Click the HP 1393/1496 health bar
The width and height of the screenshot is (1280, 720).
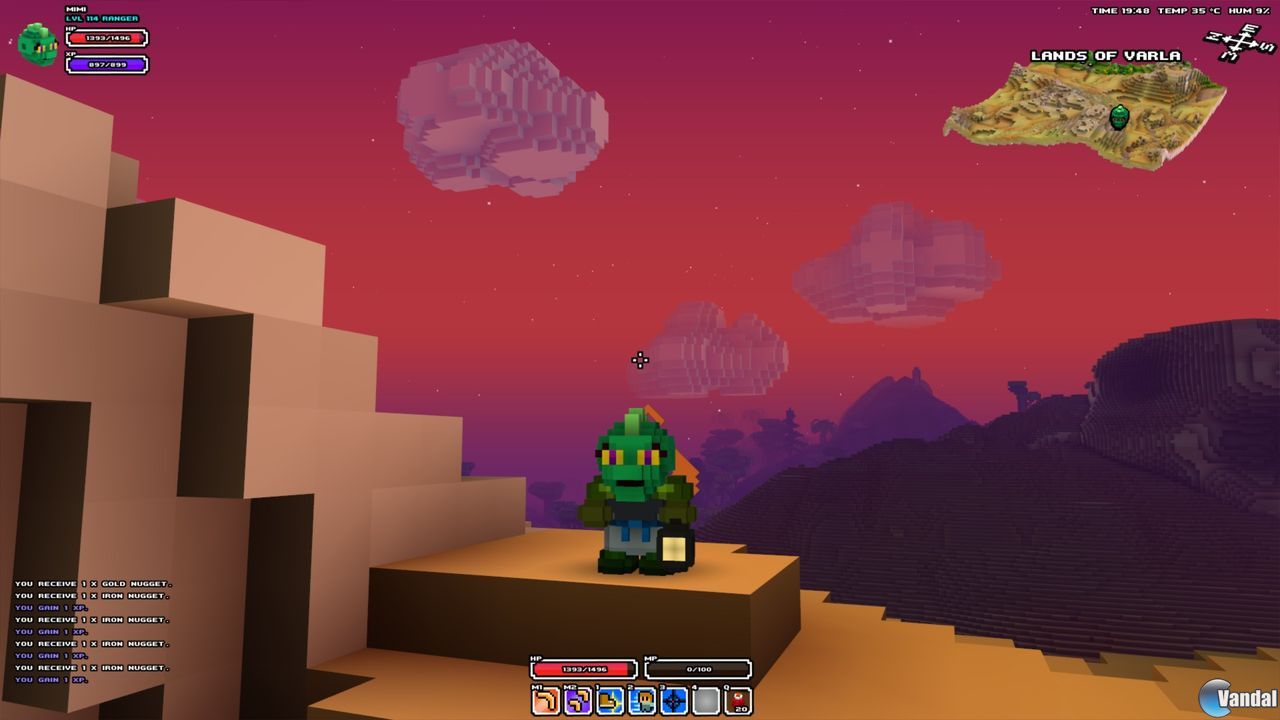[106, 38]
